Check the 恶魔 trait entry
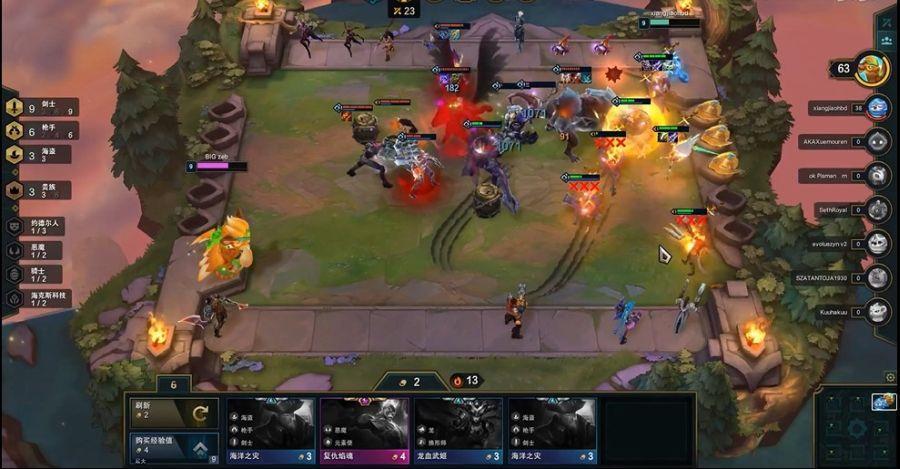The image size is (900, 469). click(40, 250)
